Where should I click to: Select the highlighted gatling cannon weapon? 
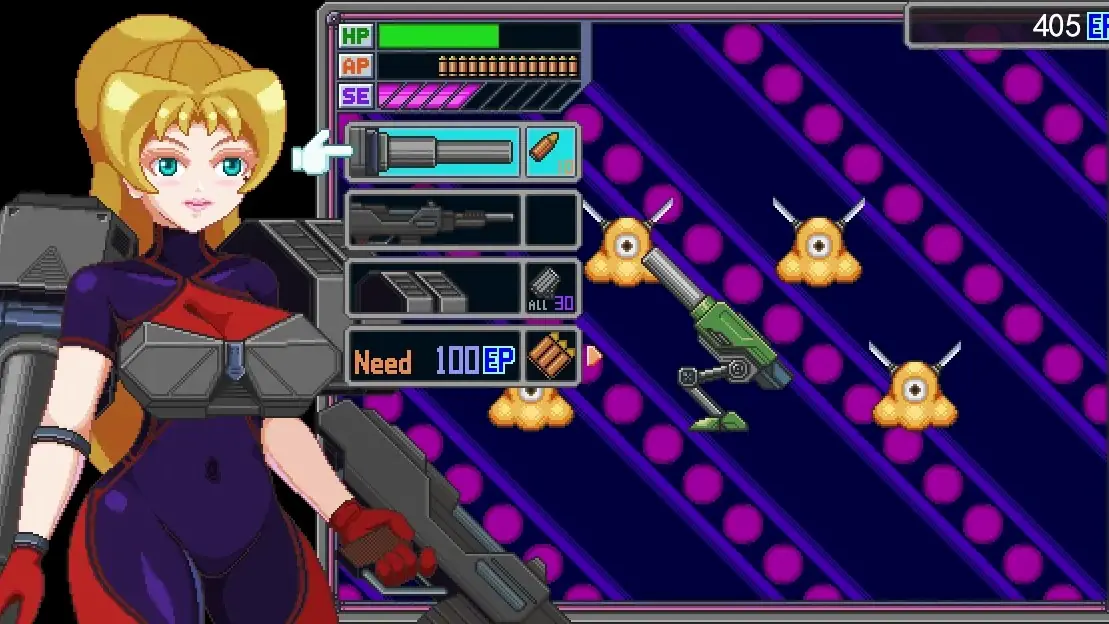434,152
